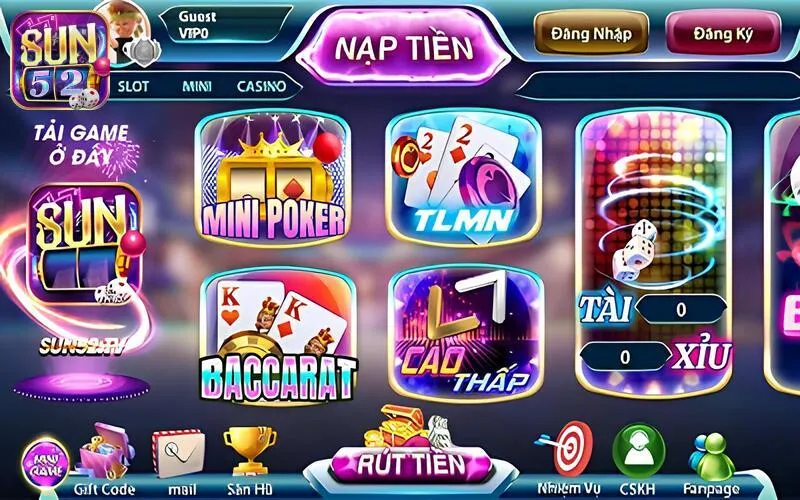Open the mail inbox icon
Image resolution: width=800 pixels, height=500 pixels.
point(178,455)
